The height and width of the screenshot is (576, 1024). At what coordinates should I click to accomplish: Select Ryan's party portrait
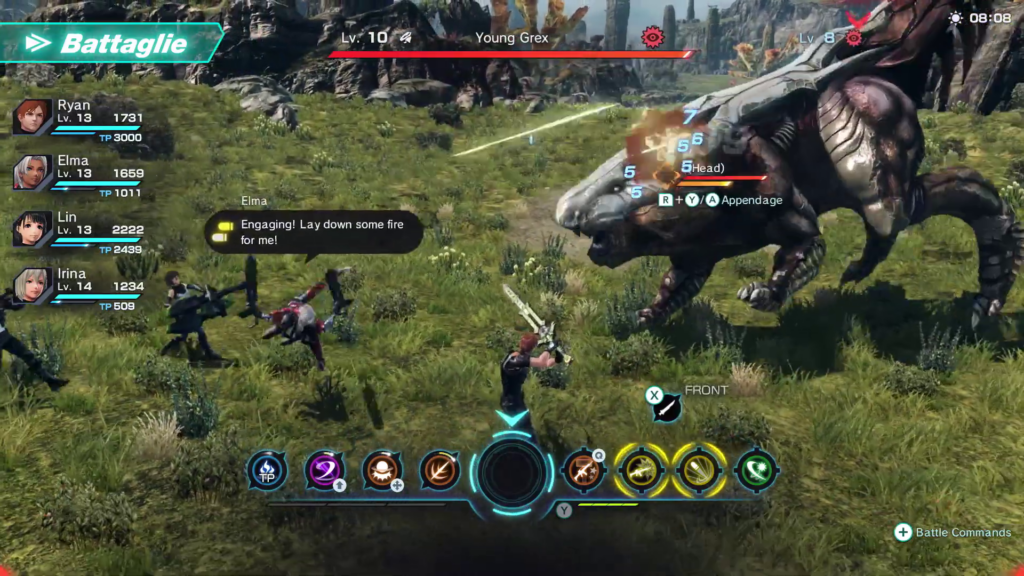point(32,117)
